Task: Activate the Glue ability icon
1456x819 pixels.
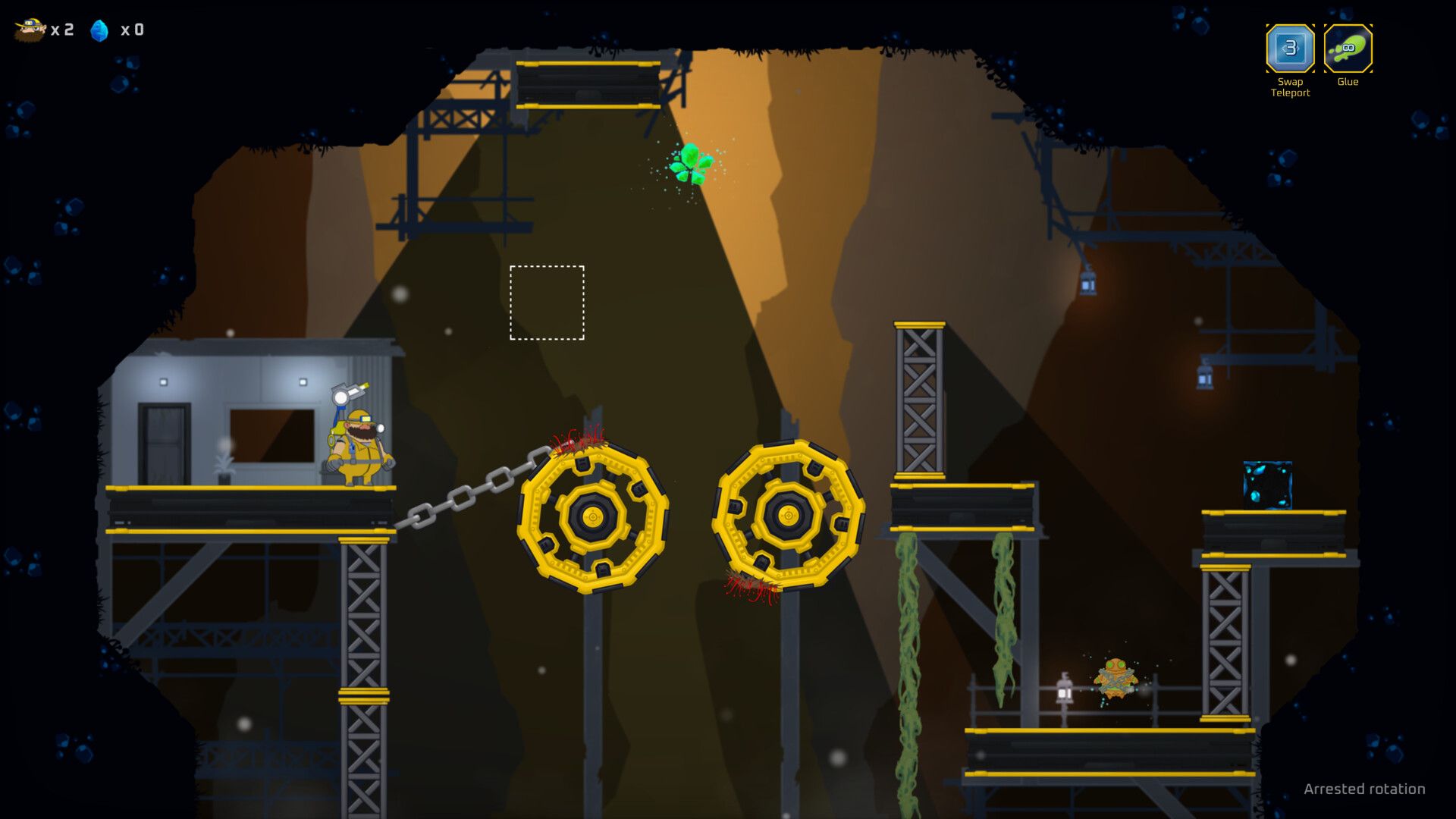Action: tap(1348, 49)
